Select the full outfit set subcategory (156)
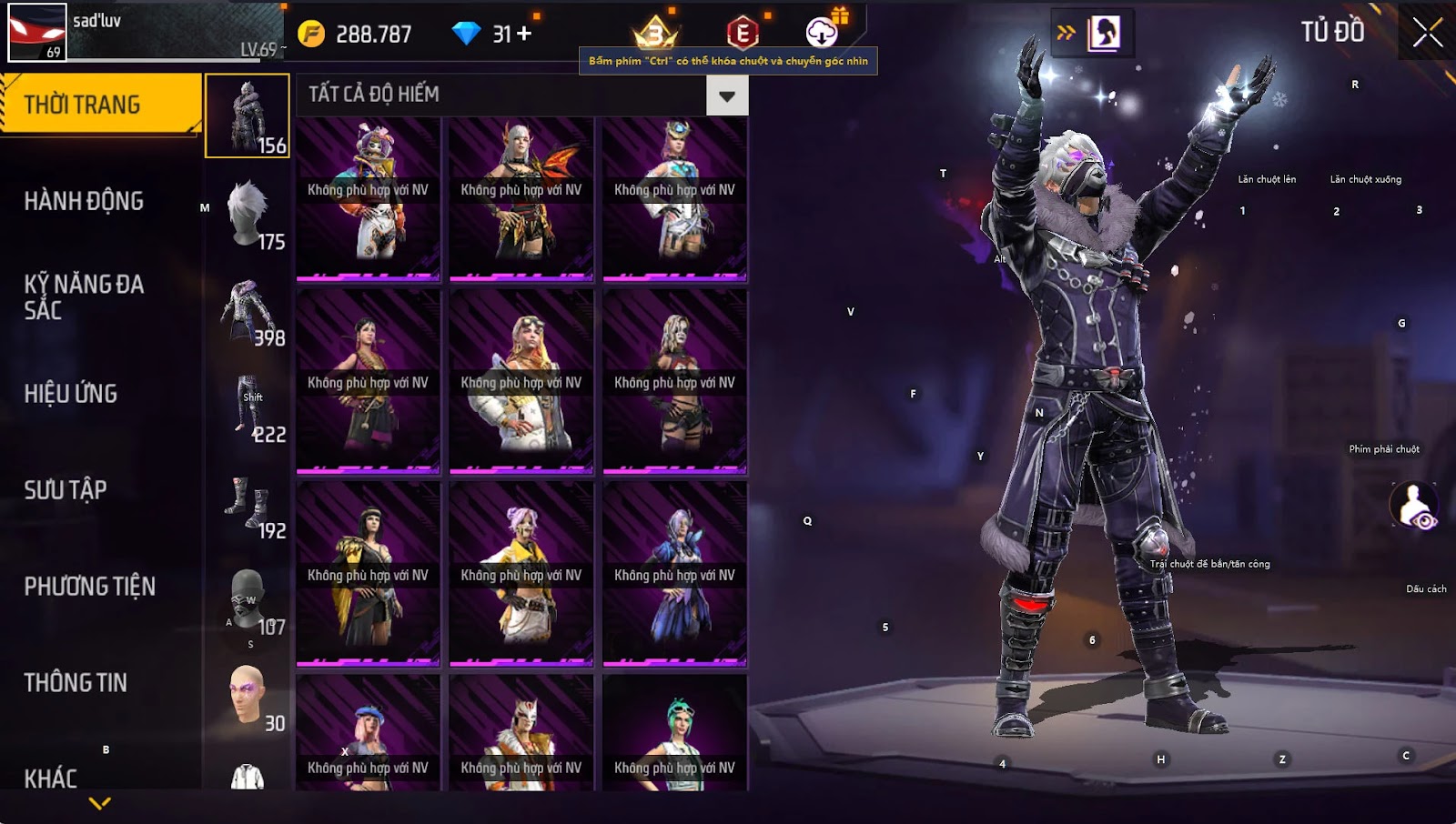Image resolution: width=1456 pixels, height=824 pixels. (248, 116)
